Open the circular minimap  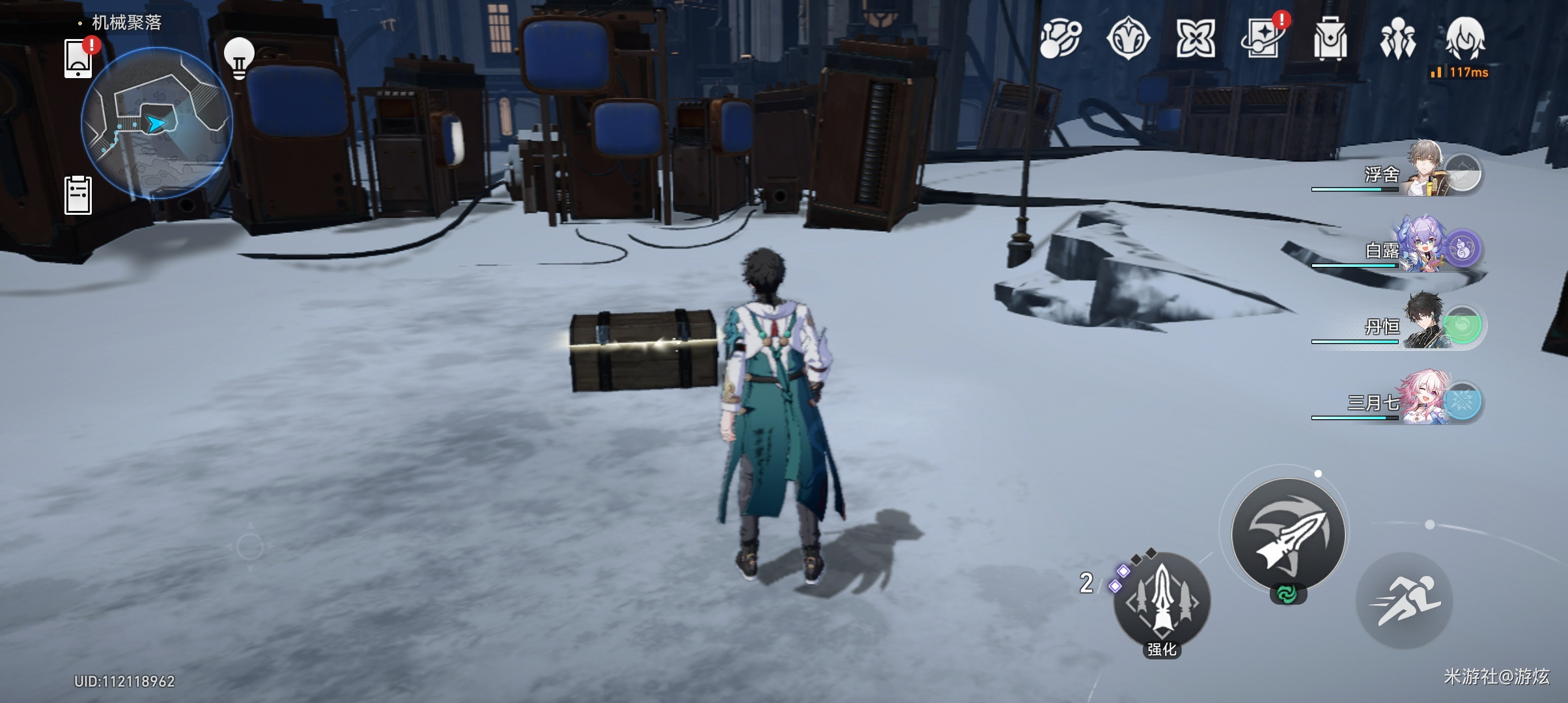(x=157, y=122)
